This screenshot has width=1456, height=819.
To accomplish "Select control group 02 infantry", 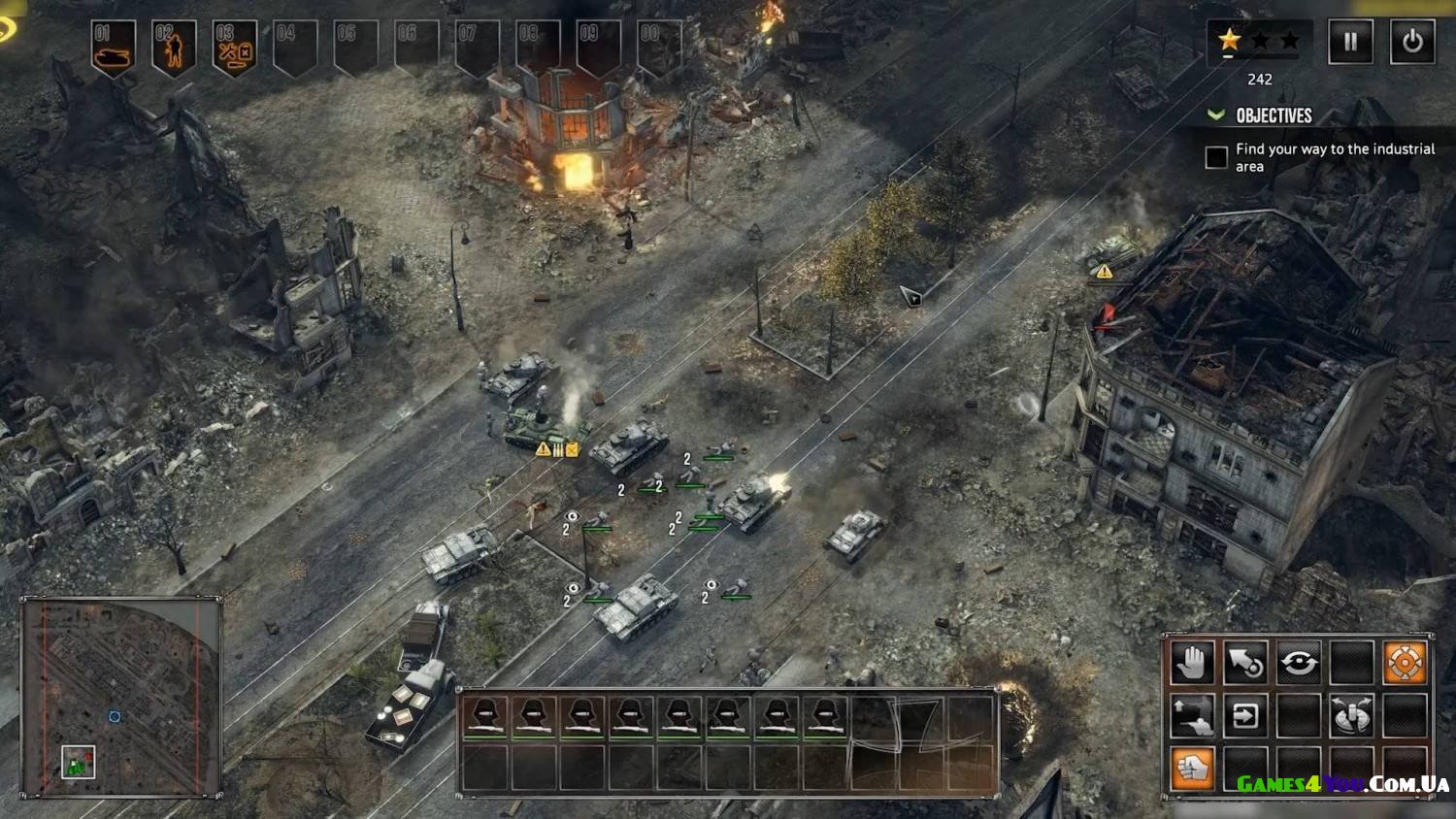I will coord(174,47).
